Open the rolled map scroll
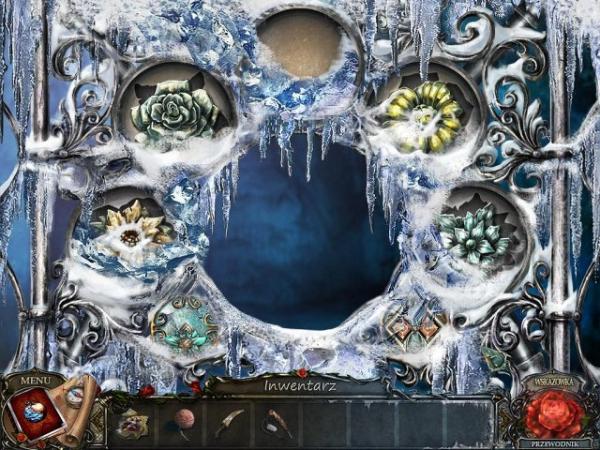This screenshot has height=450, width=600. [77, 403]
